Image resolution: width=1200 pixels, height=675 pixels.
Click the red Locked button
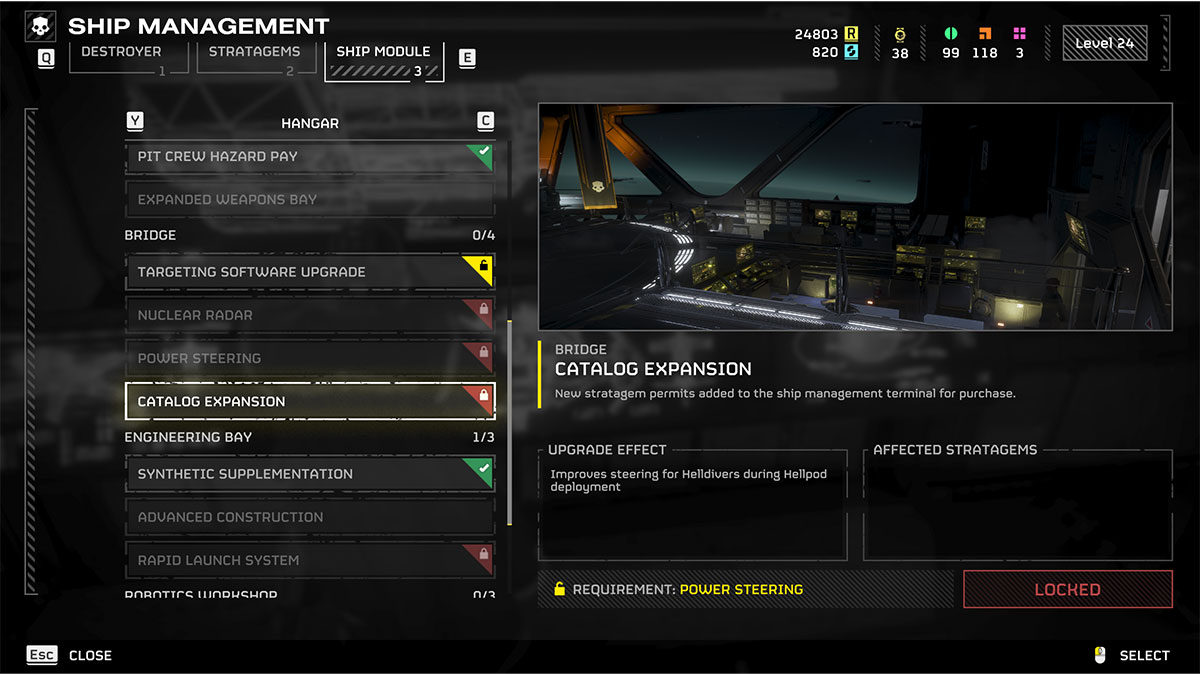tap(1067, 589)
